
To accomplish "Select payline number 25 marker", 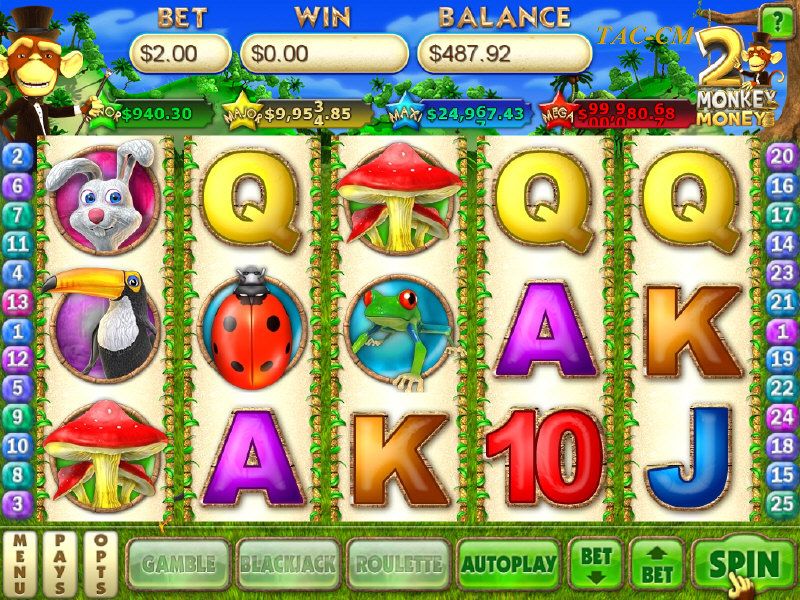I will [782, 503].
